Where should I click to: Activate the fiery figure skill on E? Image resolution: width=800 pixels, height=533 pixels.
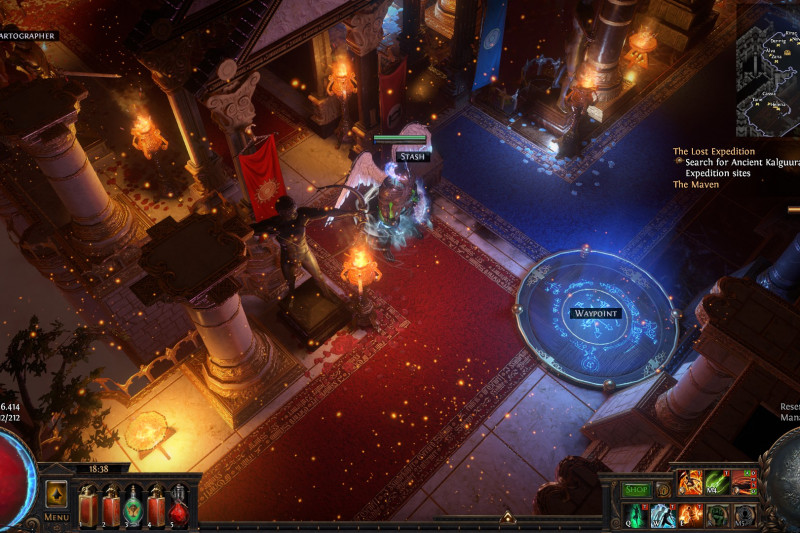click(690, 515)
